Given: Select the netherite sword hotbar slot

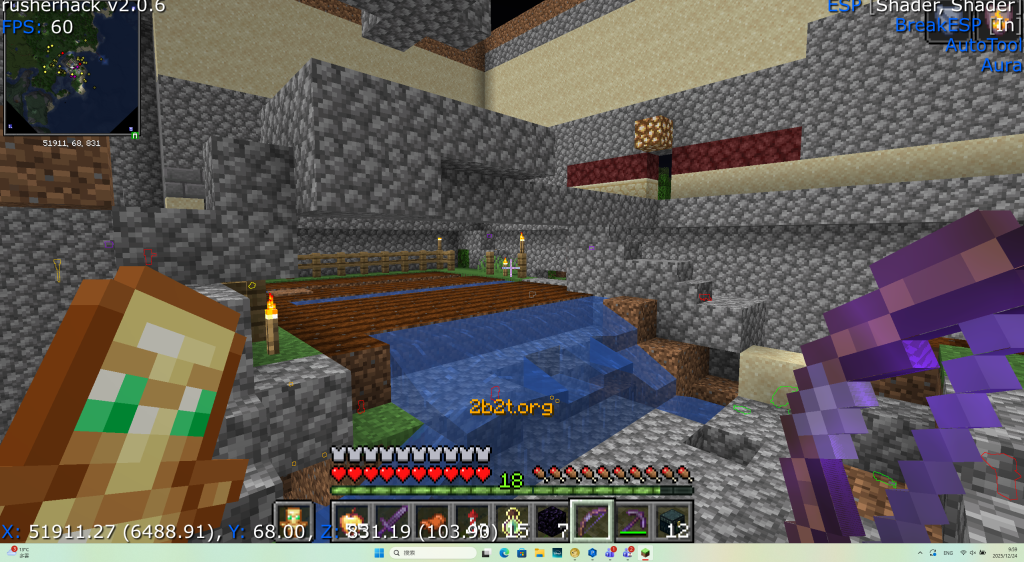Looking at the screenshot, I should 391,520.
